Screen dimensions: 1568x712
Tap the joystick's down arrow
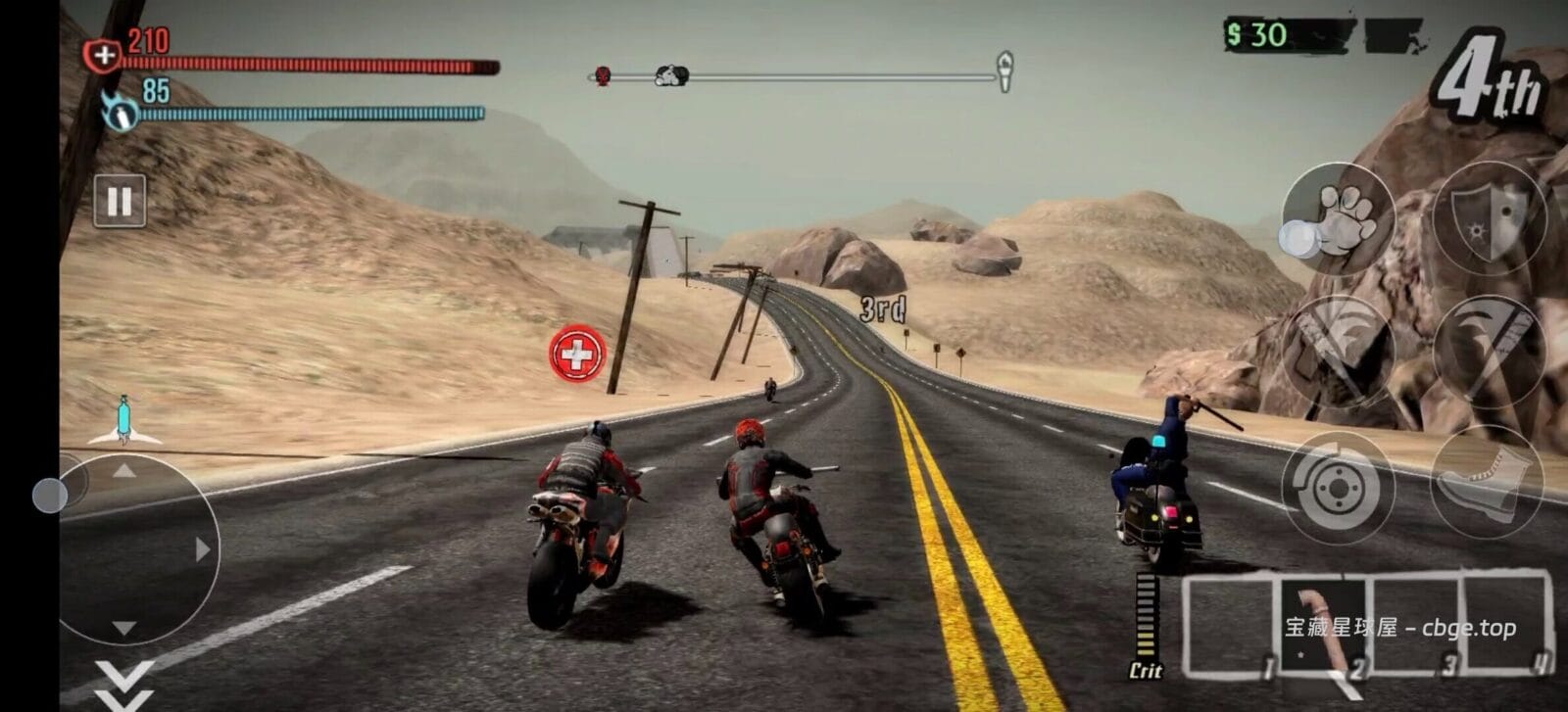123,628
